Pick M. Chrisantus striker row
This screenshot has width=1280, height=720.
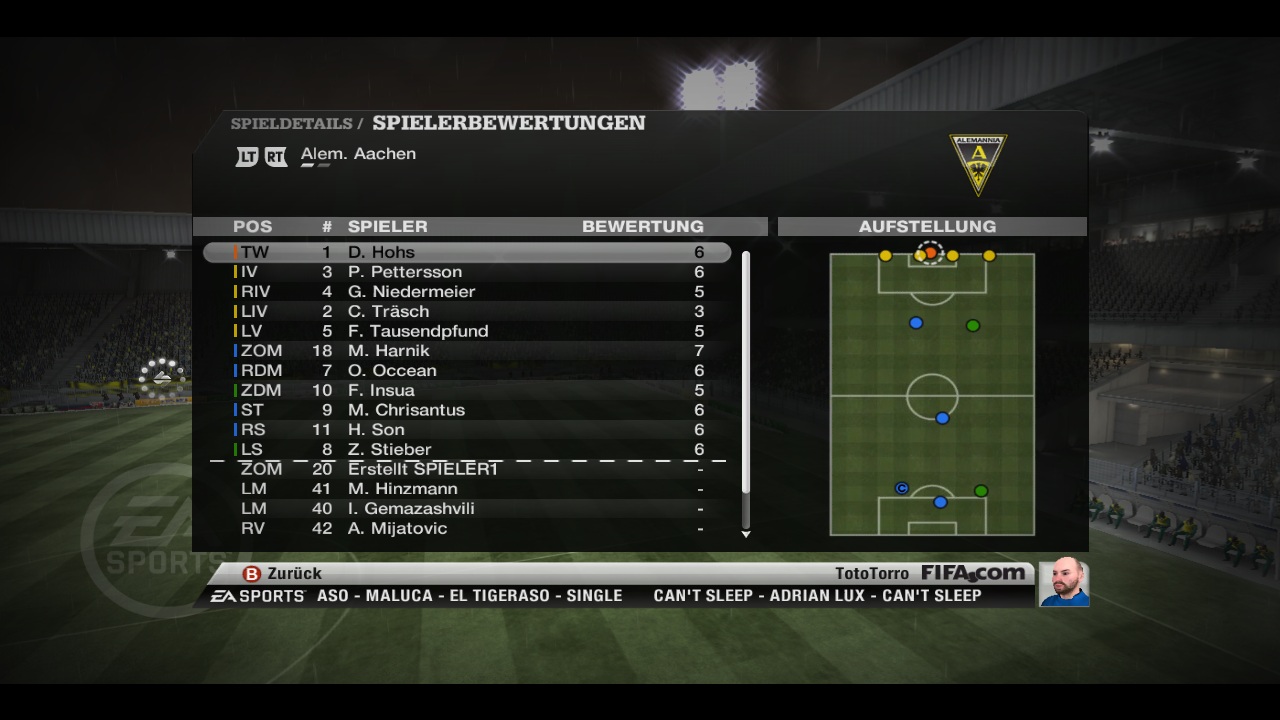(467, 410)
